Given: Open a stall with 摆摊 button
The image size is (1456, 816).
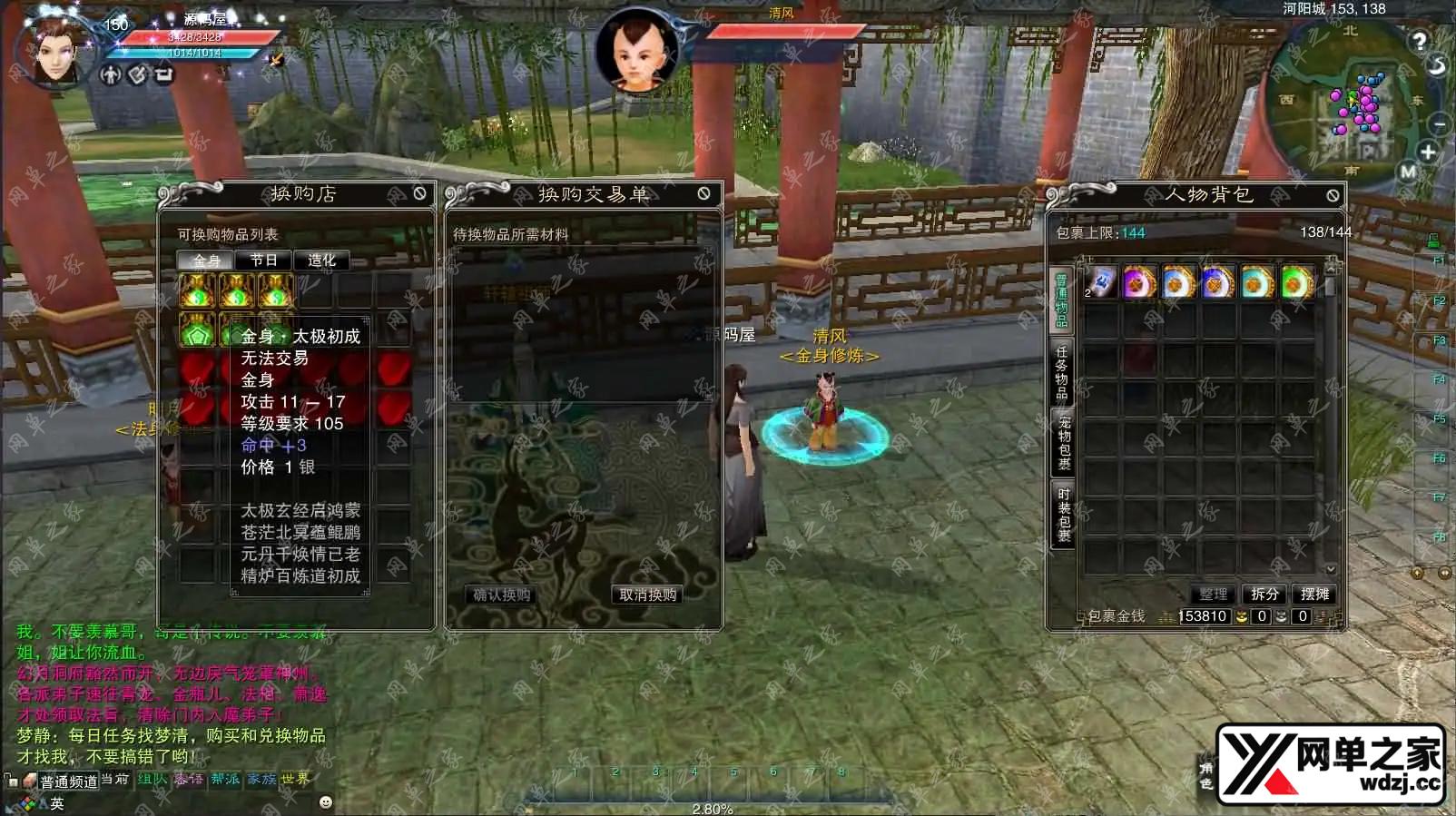Looking at the screenshot, I should click(1314, 594).
